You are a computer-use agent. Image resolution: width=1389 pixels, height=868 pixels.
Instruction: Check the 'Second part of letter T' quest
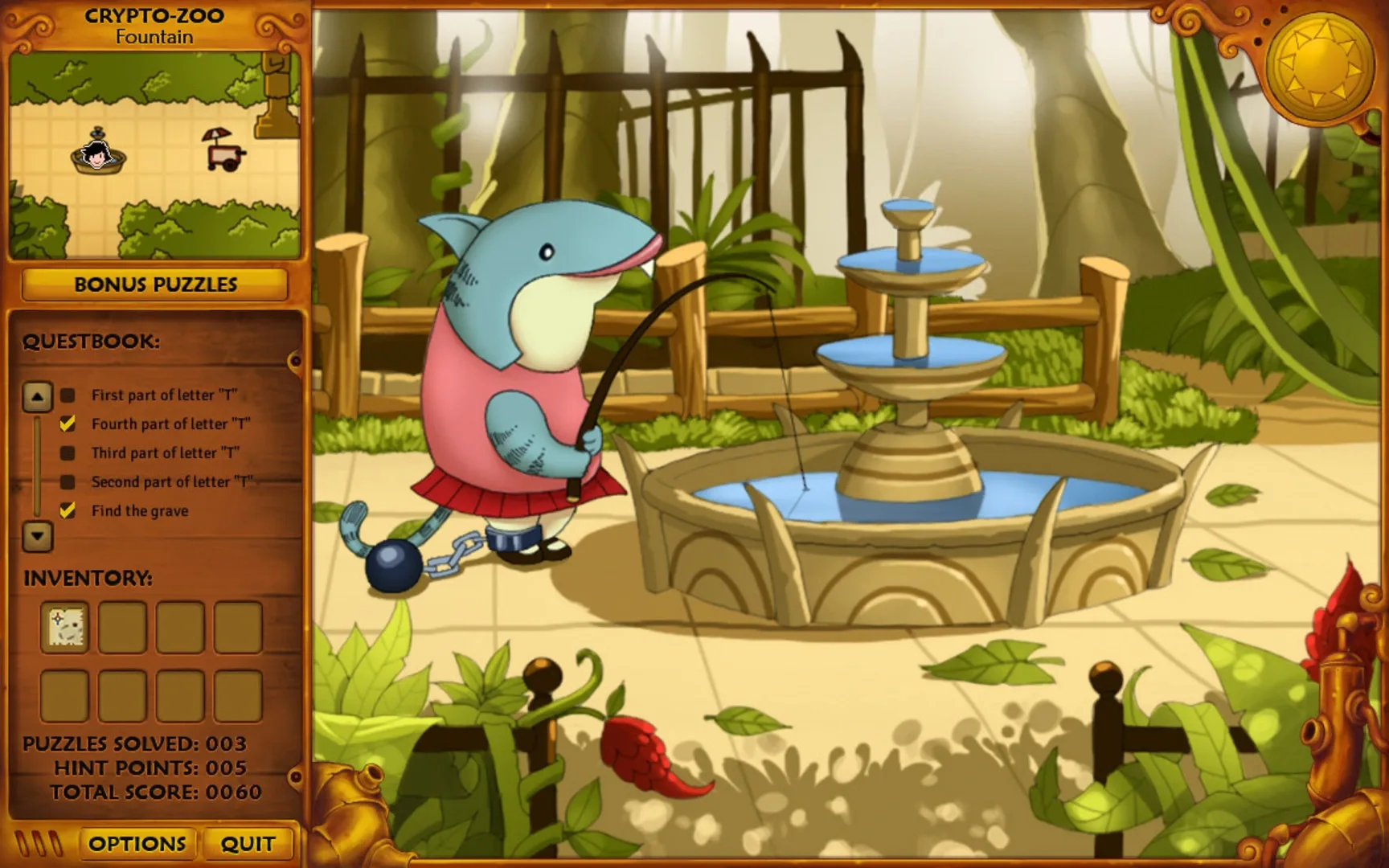[66, 481]
